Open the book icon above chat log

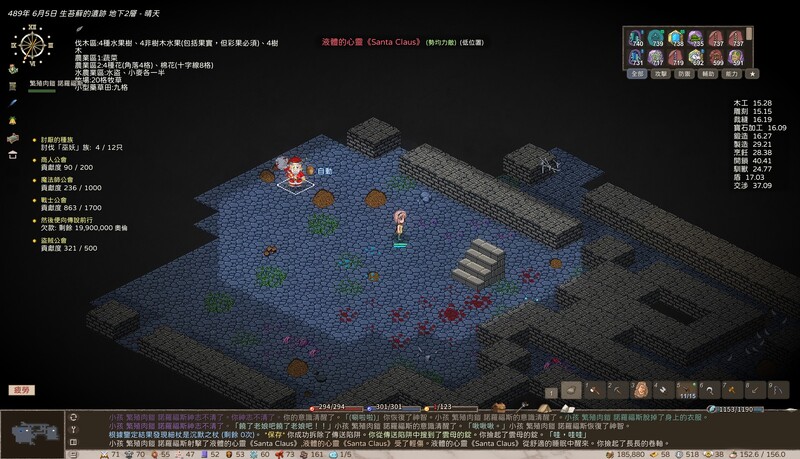(x=567, y=409)
